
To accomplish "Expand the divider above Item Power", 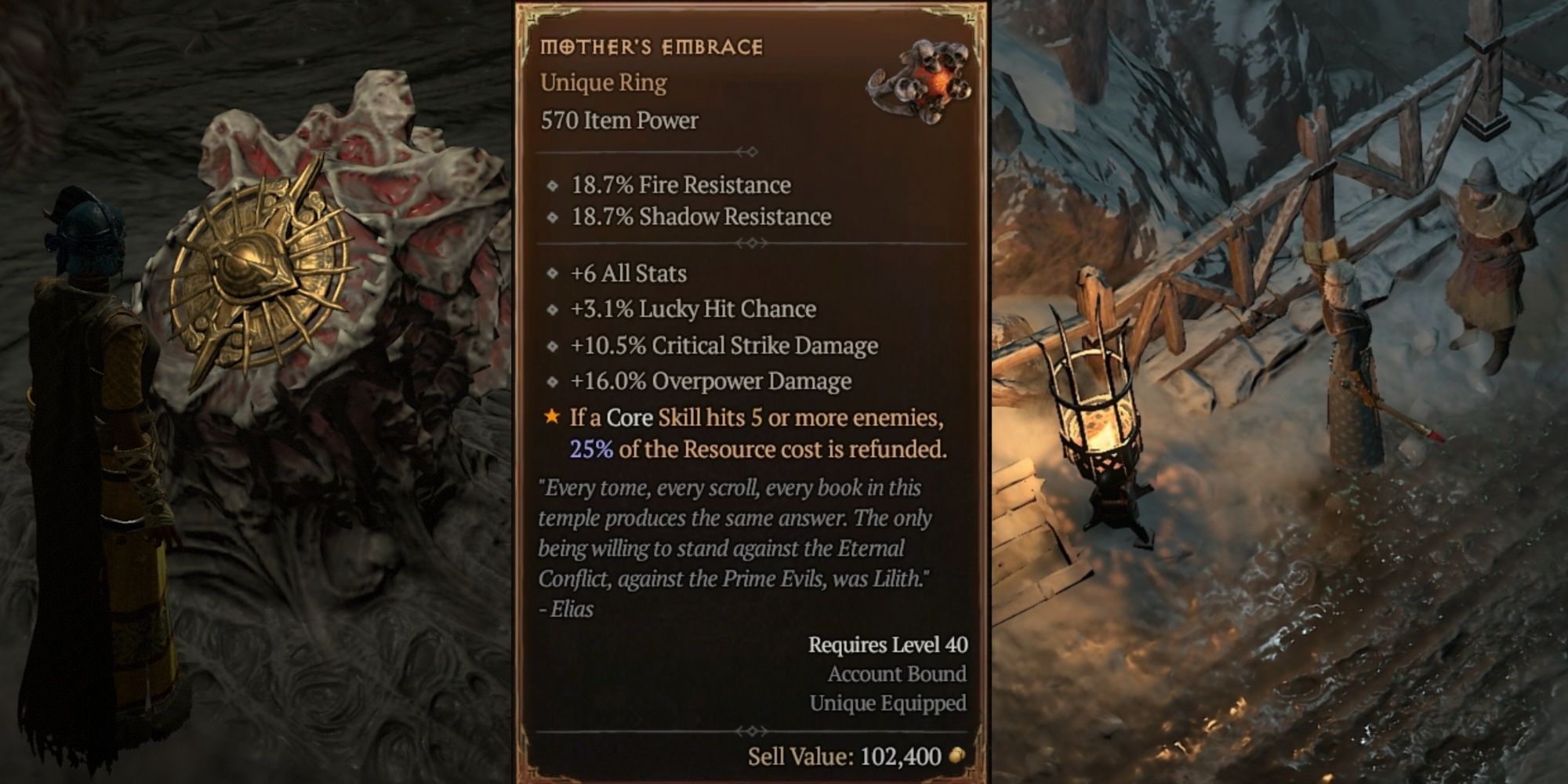I will tap(751, 154).
